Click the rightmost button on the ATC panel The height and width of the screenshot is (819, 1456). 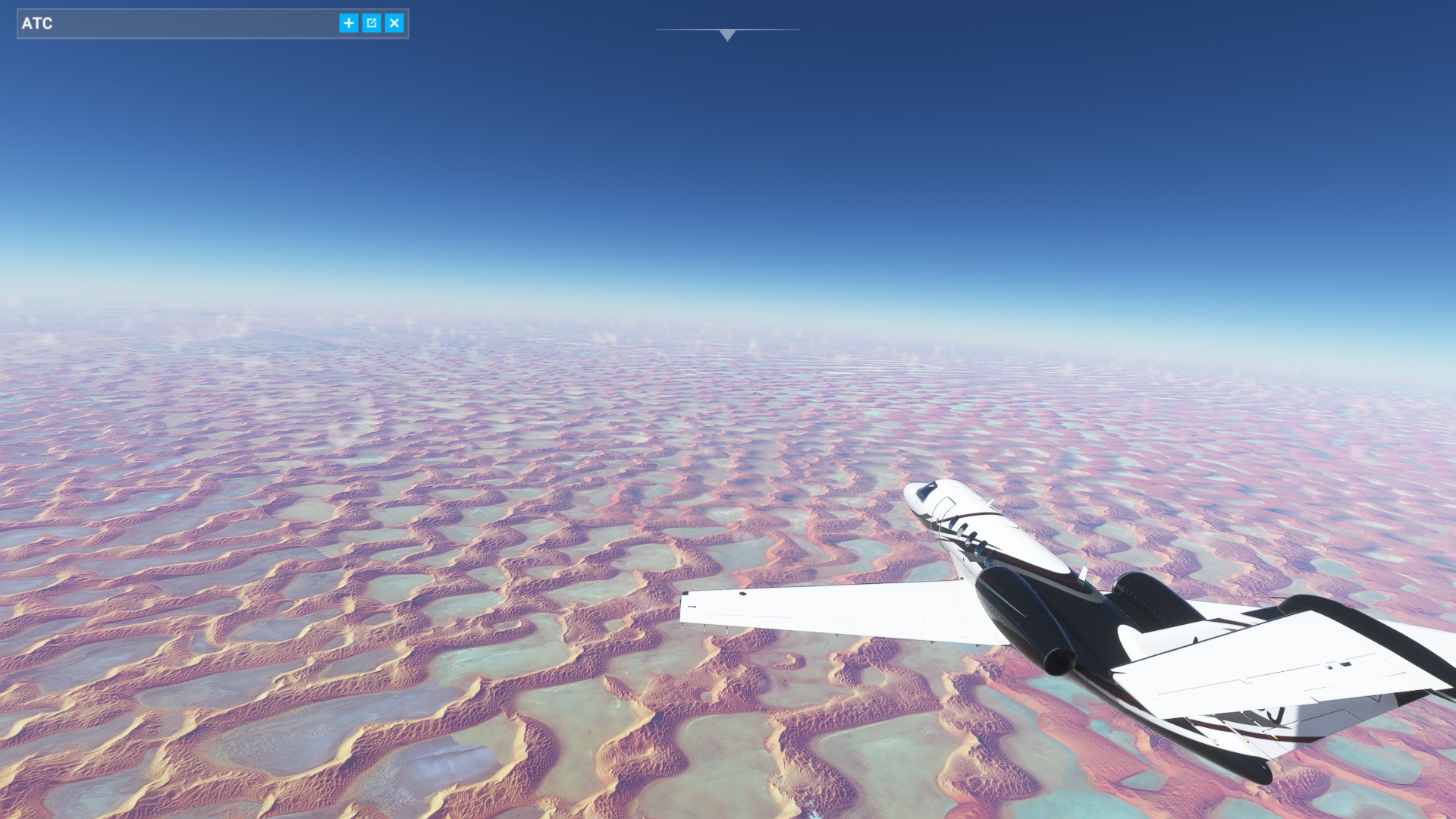click(394, 23)
